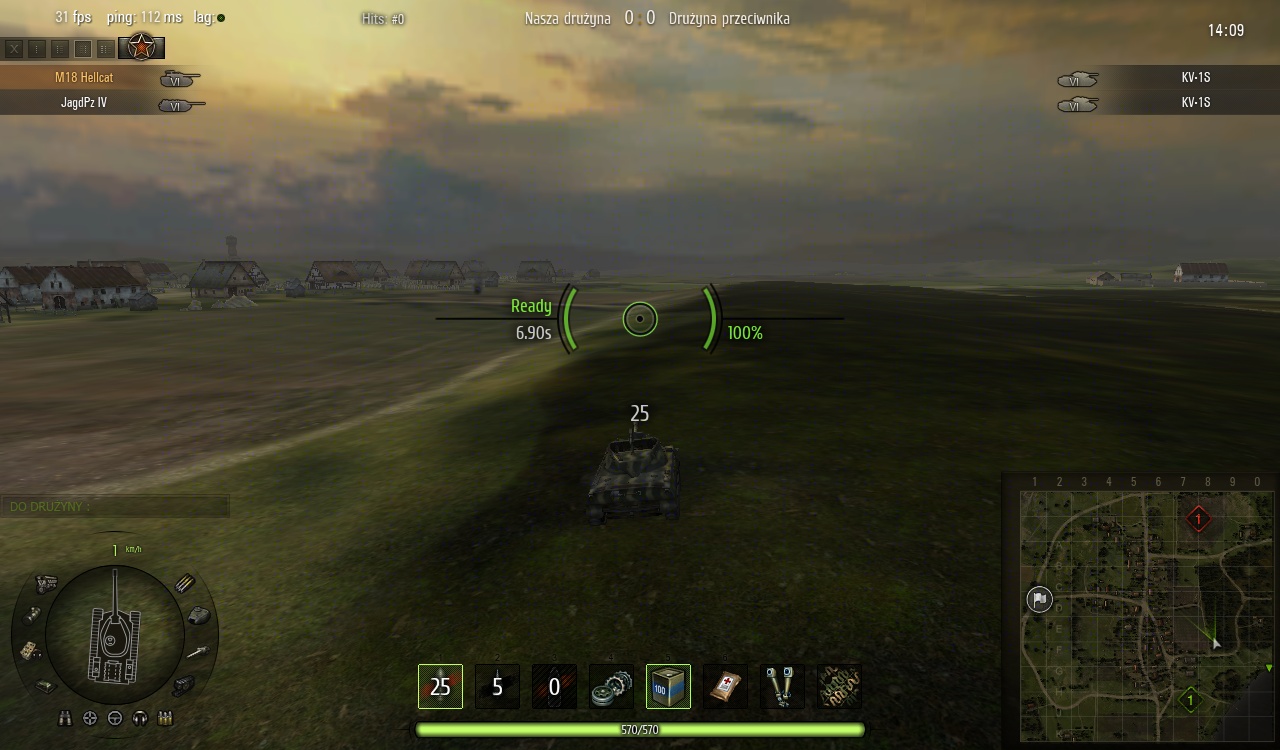Use the repair kit with gears icon
This screenshot has height=750, width=1280.
[x=611, y=687]
